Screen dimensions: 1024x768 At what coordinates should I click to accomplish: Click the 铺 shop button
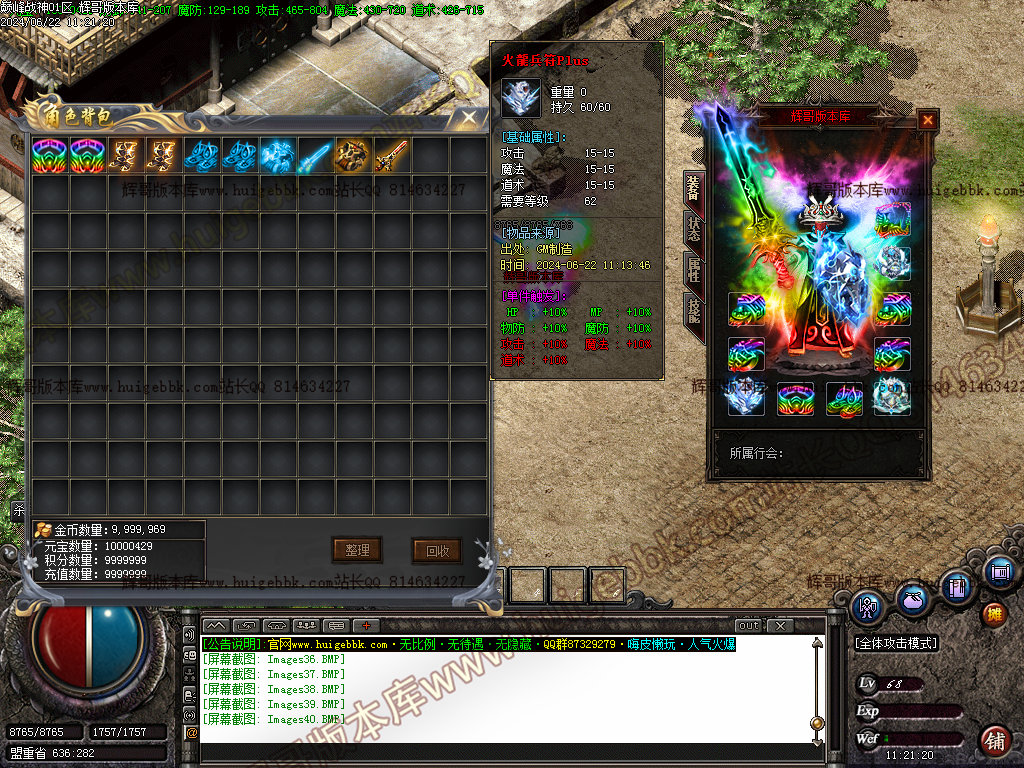(x=994, y=741)
